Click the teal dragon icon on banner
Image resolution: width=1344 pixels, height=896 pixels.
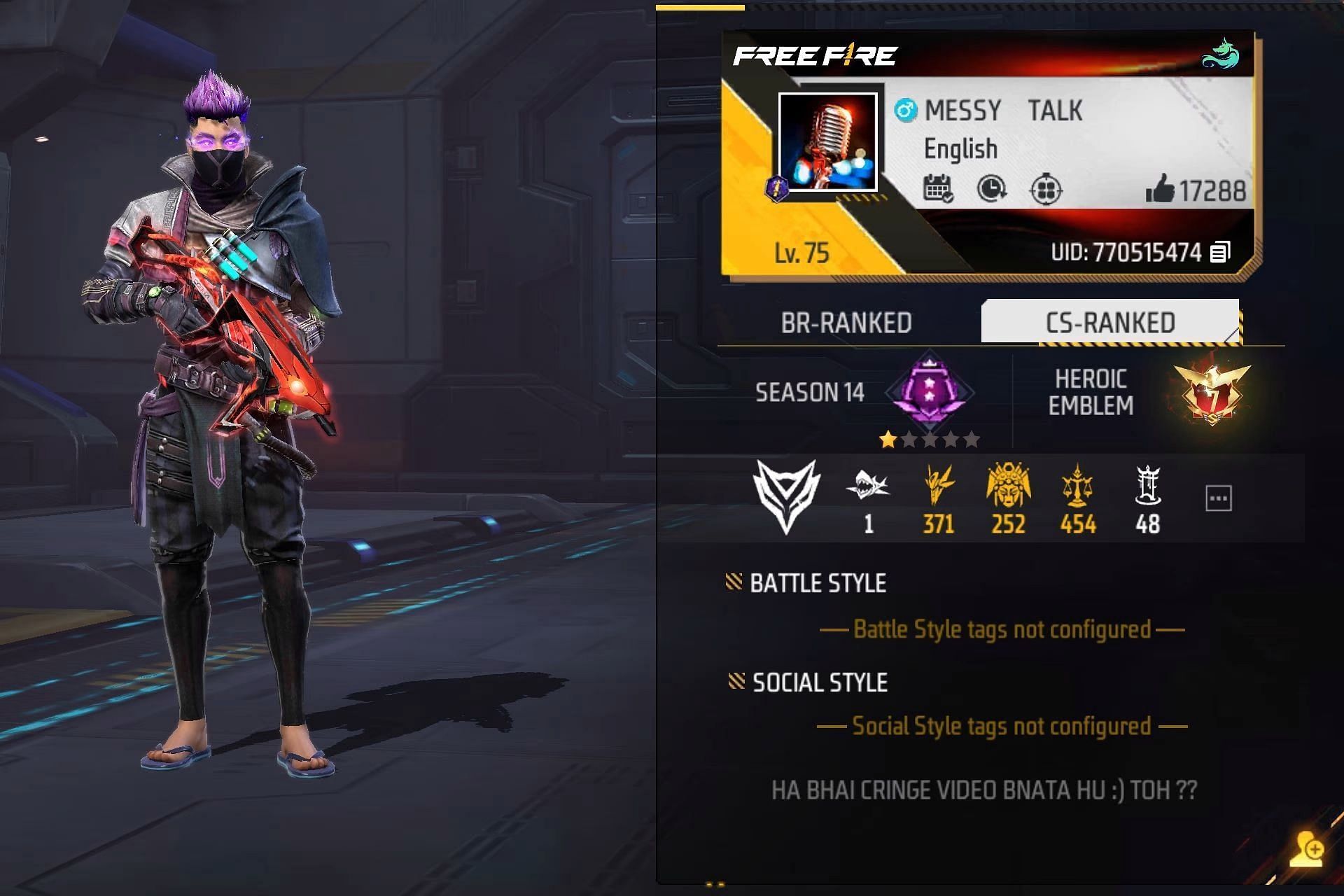[1221, 55]
